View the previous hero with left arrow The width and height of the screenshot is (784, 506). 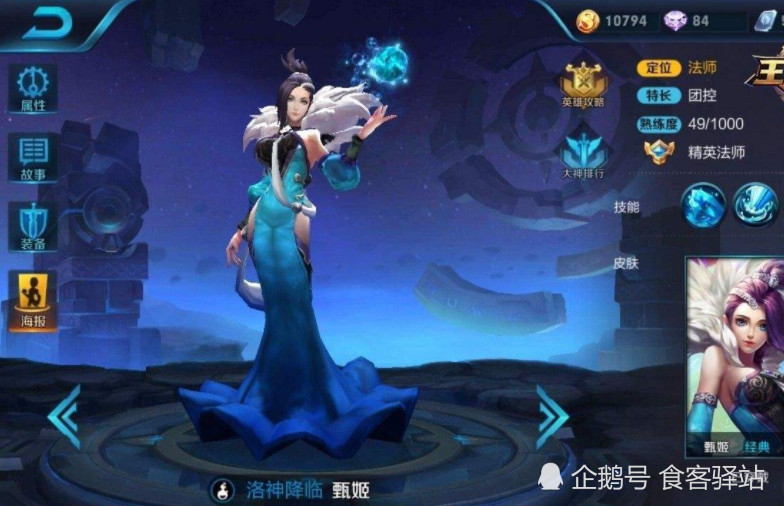64,415
